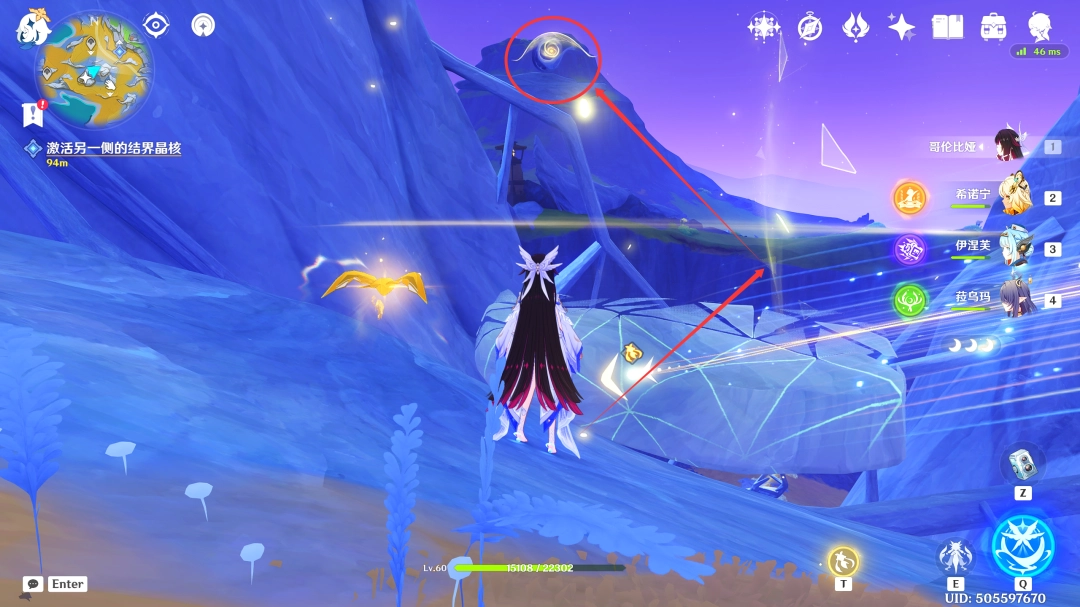Switch to party member 菈乌玛
Screen dimensions: 1080x607
pos(1014,300)
